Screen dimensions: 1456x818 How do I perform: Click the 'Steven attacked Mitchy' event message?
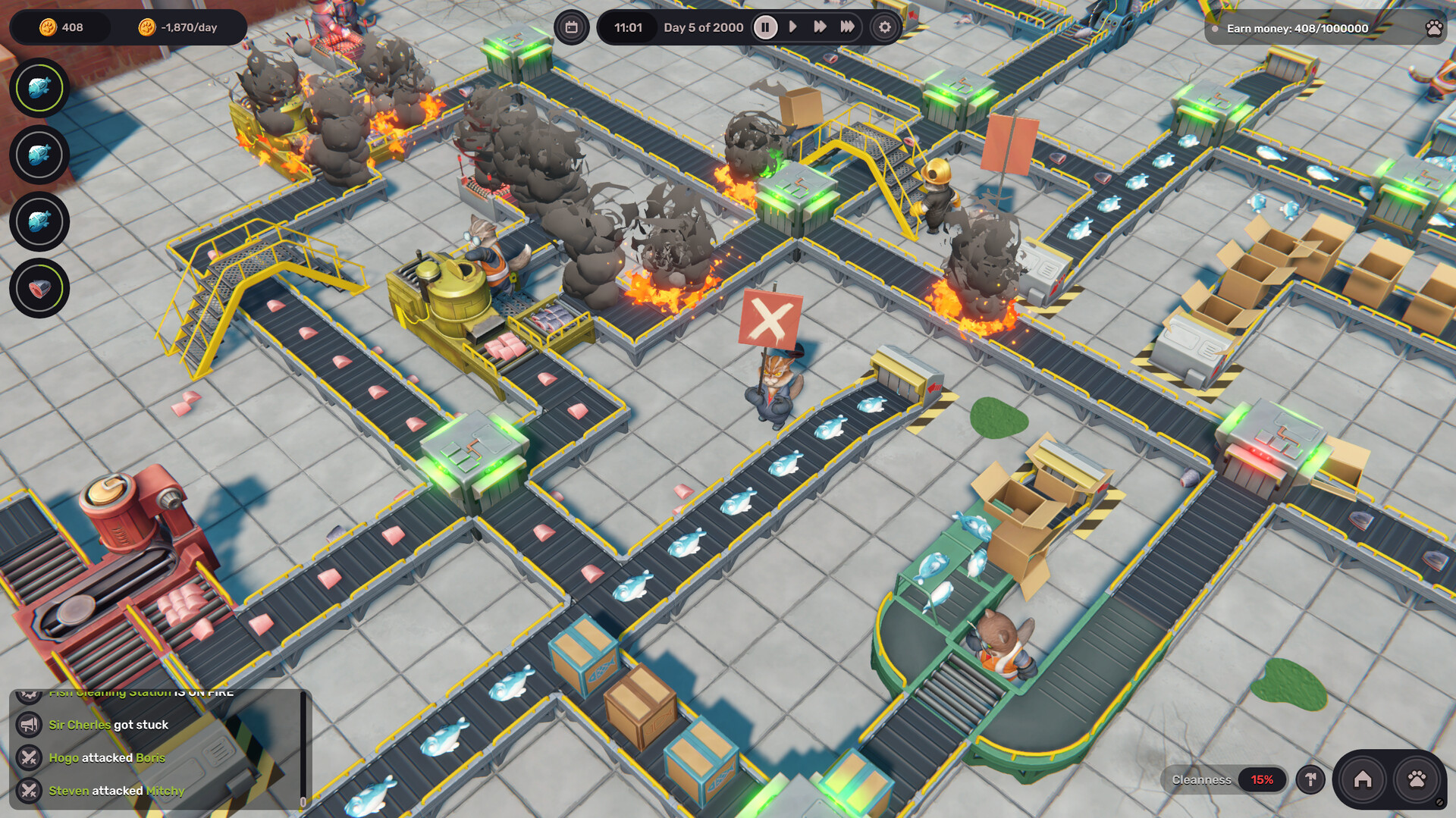[x=117, y=791]
